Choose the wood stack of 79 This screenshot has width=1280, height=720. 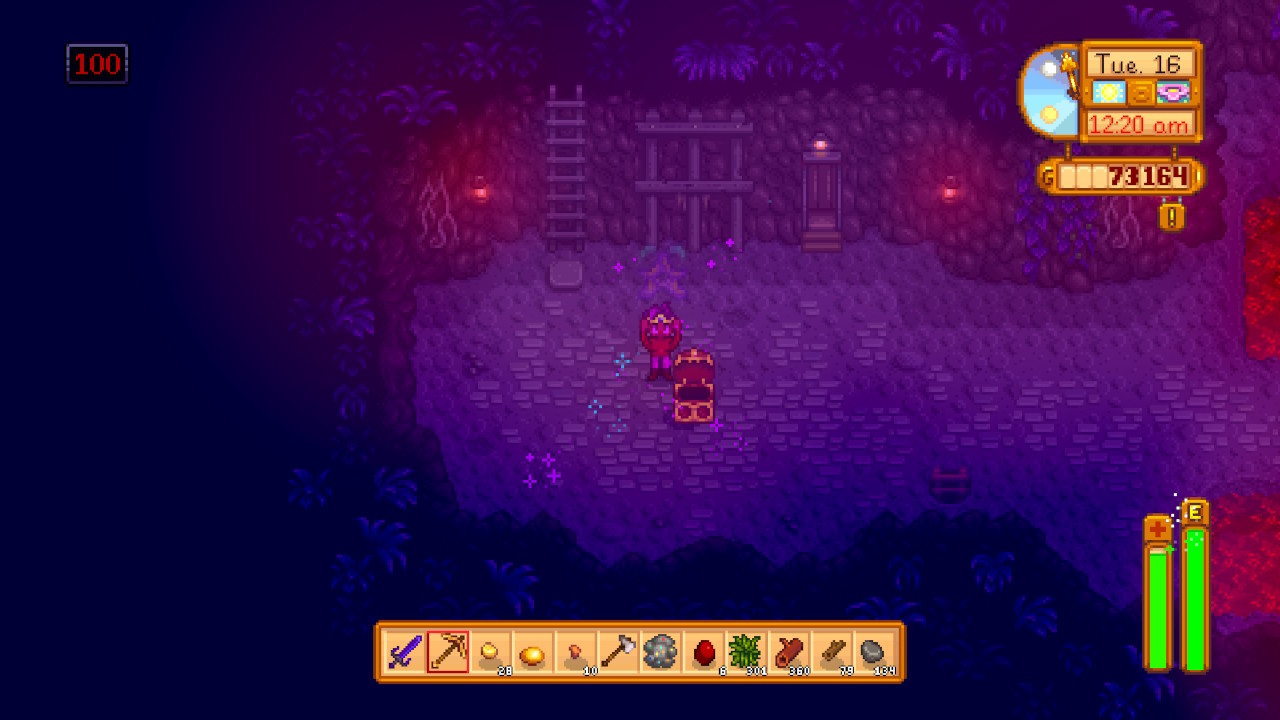point(833,653)
